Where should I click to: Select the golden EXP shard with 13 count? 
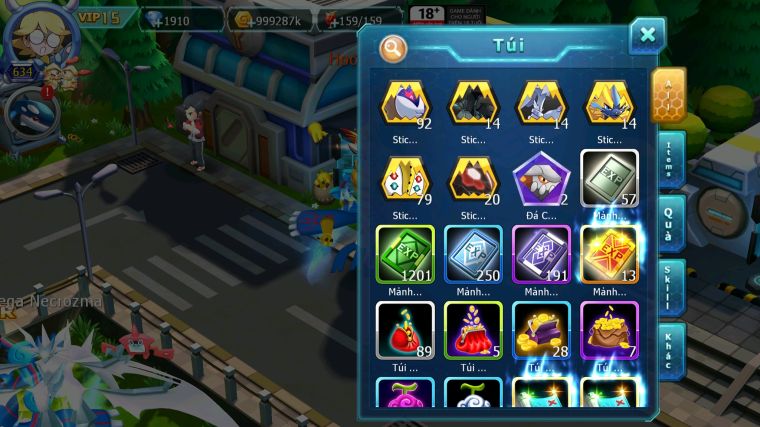pos(609,253)
